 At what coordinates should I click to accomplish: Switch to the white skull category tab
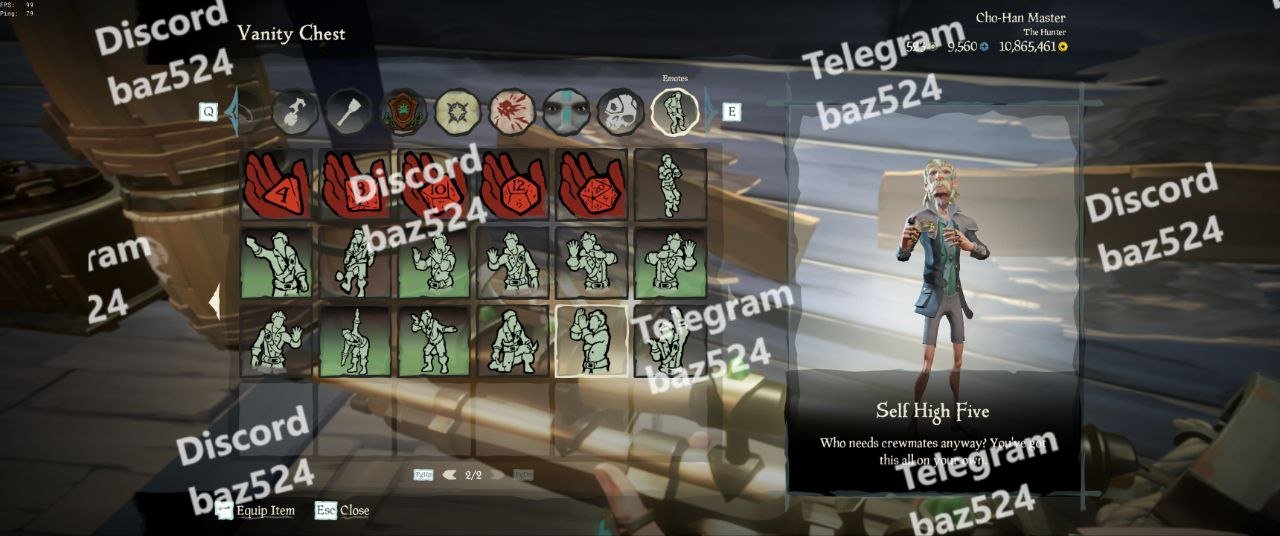[620, 111]
